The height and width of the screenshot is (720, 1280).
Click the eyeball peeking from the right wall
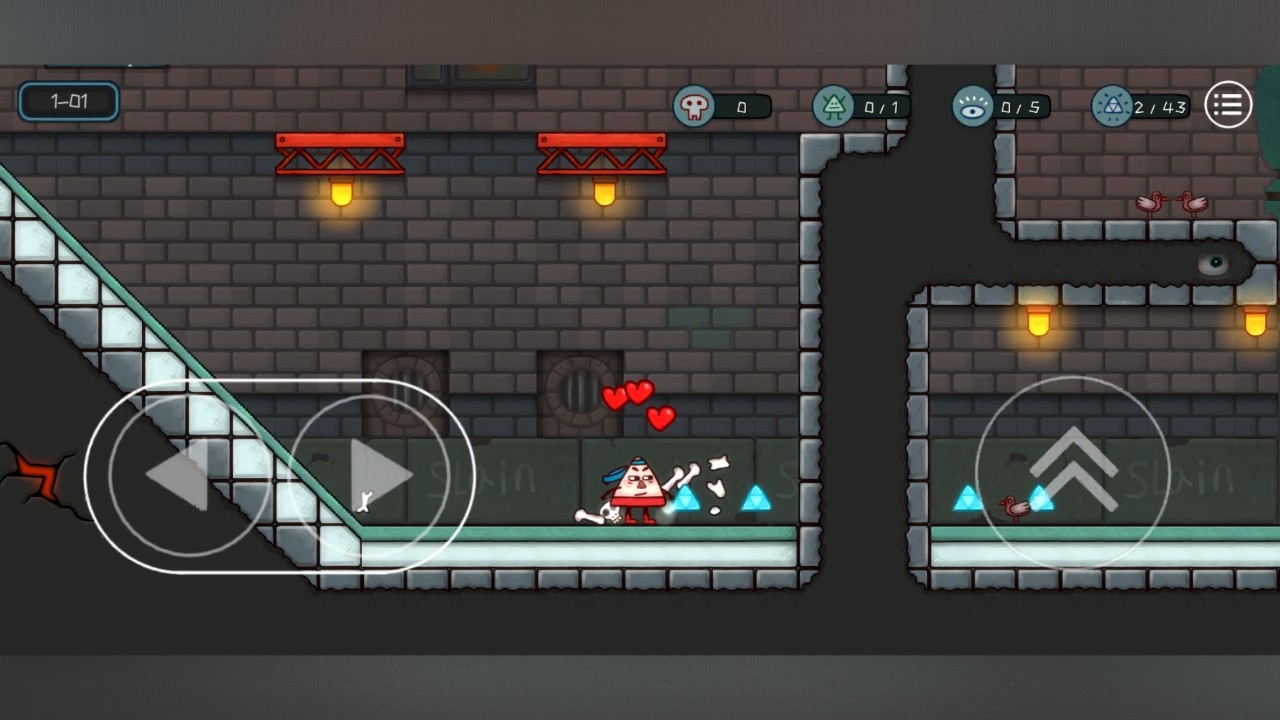(x=1213, y=262)
